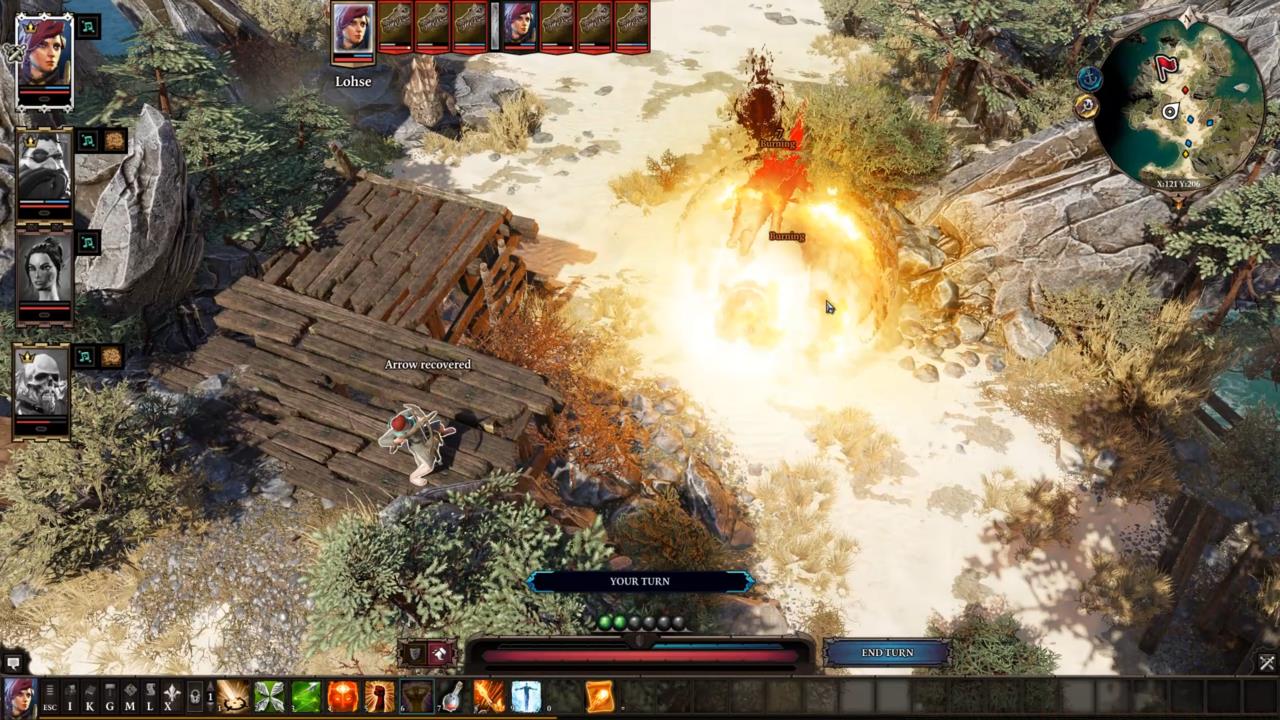Image resolution: width=1280 pixels, height=720 pixels.
Task: Click the yellow magnifier button beside minimap
Action: 1088,107
